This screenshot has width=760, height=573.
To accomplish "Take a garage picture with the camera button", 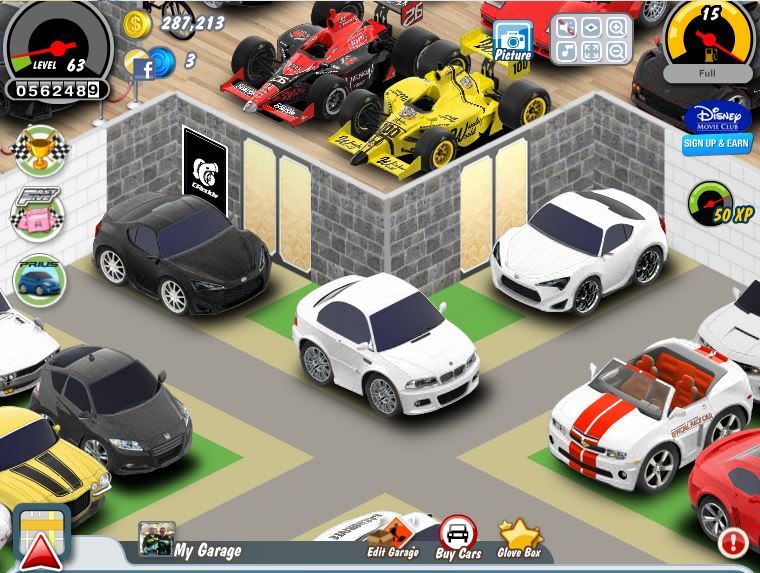I will click(512, 41).
